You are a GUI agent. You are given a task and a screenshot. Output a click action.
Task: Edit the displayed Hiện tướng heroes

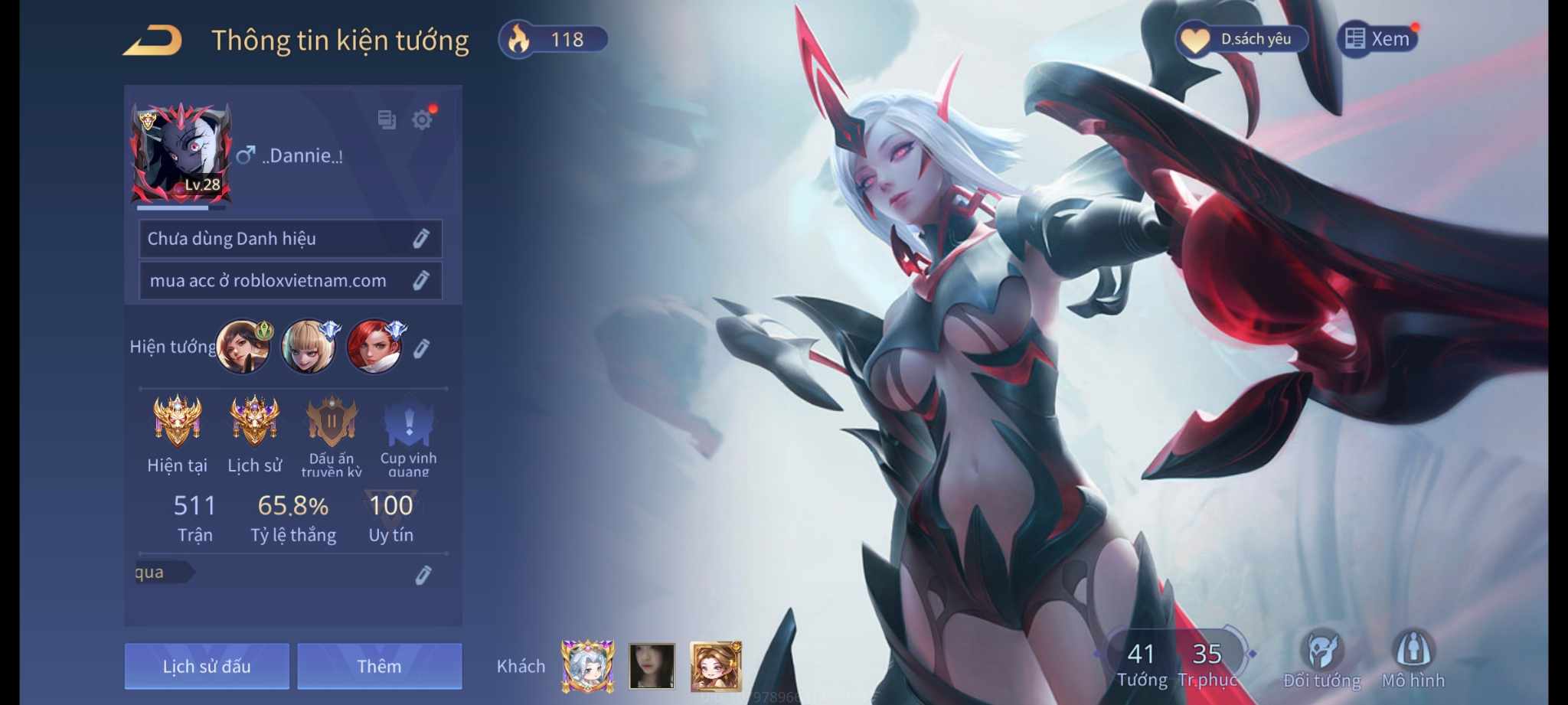pyautogui.click(x=421, y=349)
